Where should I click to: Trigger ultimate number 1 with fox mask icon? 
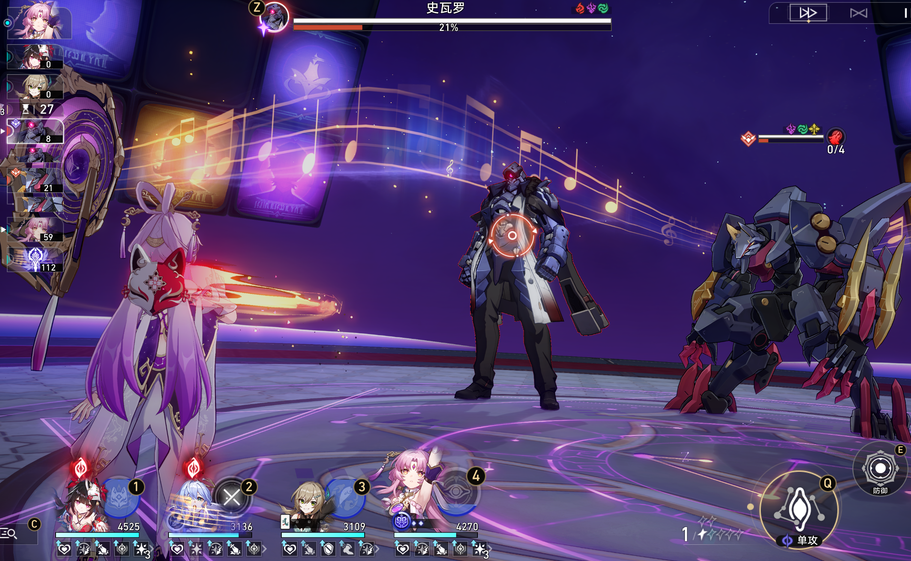coord(120,495)
